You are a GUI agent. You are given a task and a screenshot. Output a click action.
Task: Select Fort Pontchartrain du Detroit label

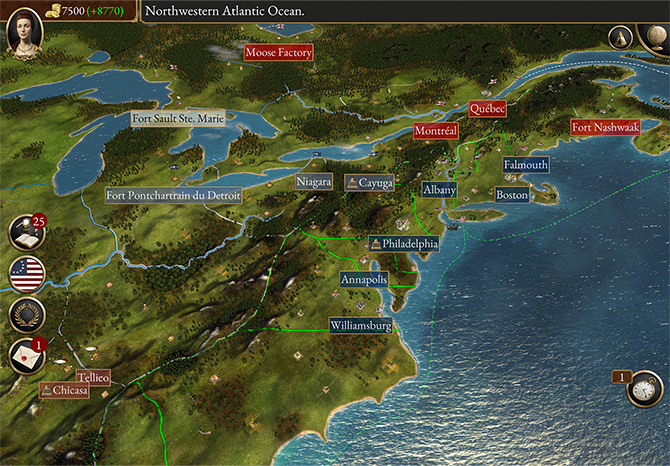[x=174, y=196]
